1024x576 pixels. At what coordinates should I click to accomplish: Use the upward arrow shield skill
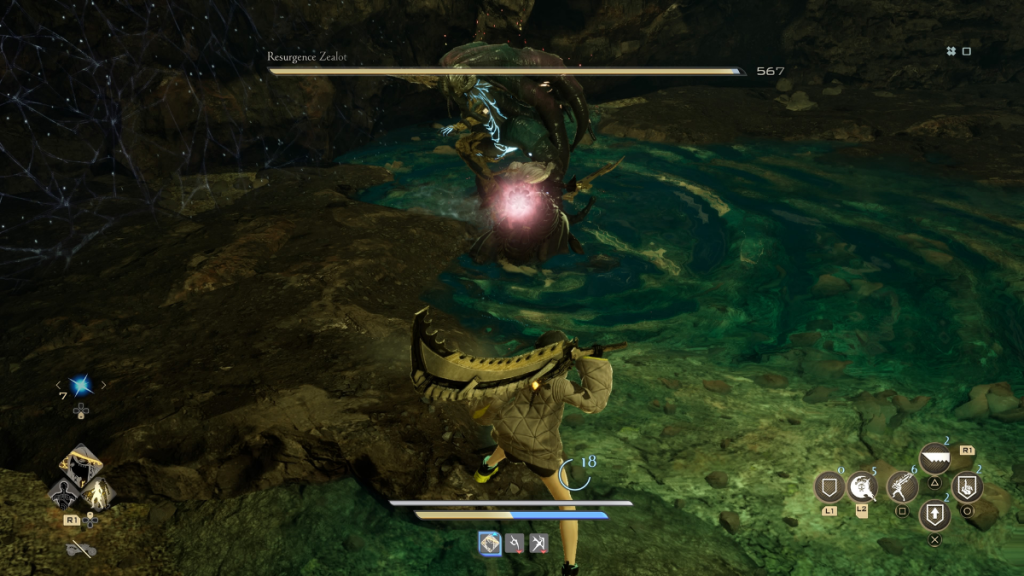coord(935,514)
